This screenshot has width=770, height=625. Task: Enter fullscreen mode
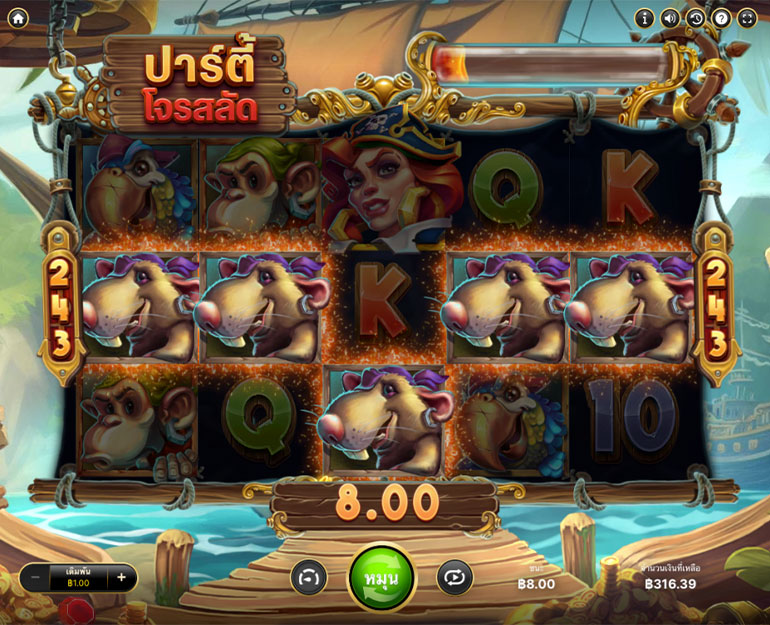tap(747, 18)
